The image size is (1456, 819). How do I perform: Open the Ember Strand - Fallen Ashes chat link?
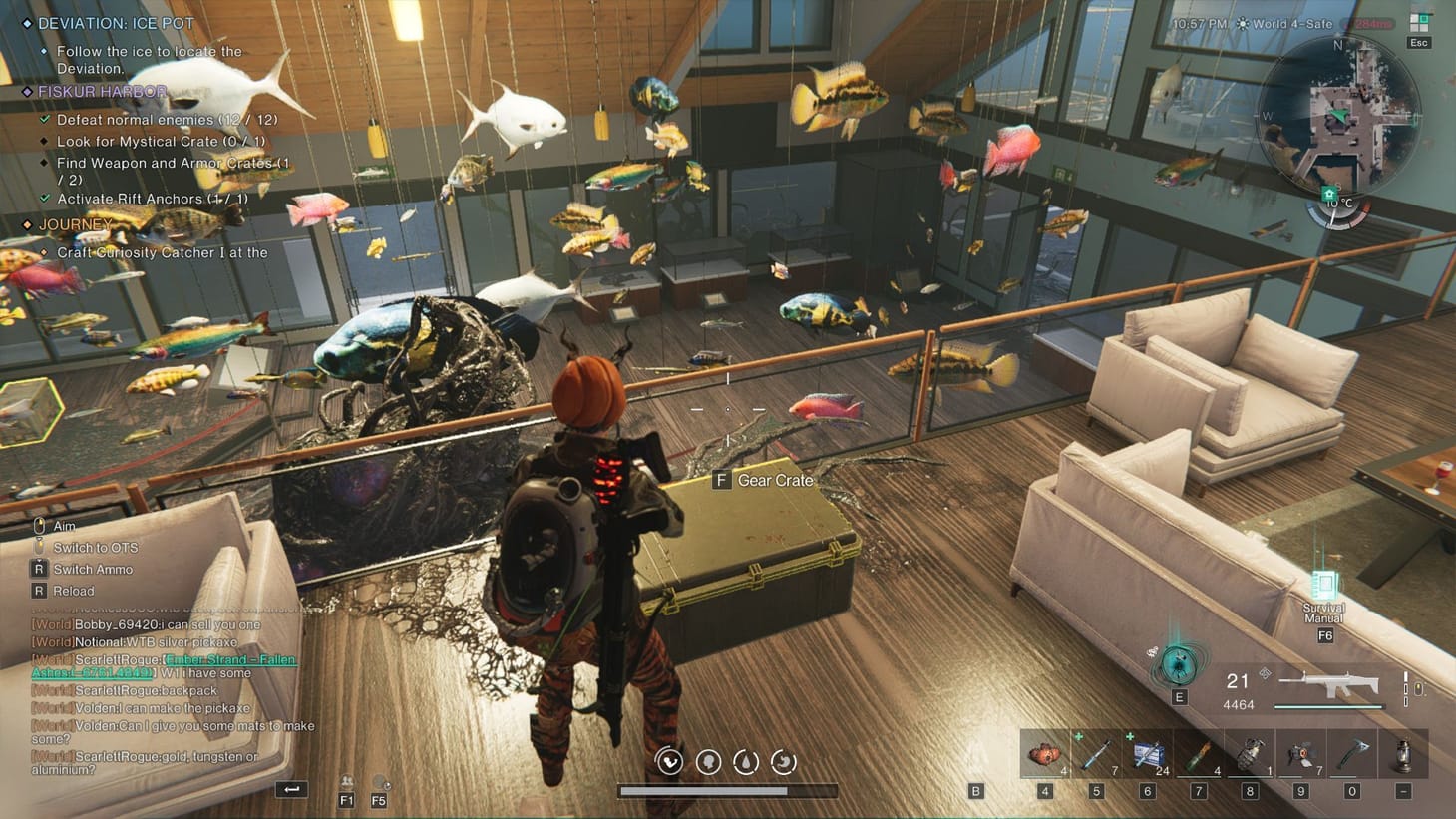(228, 659)
